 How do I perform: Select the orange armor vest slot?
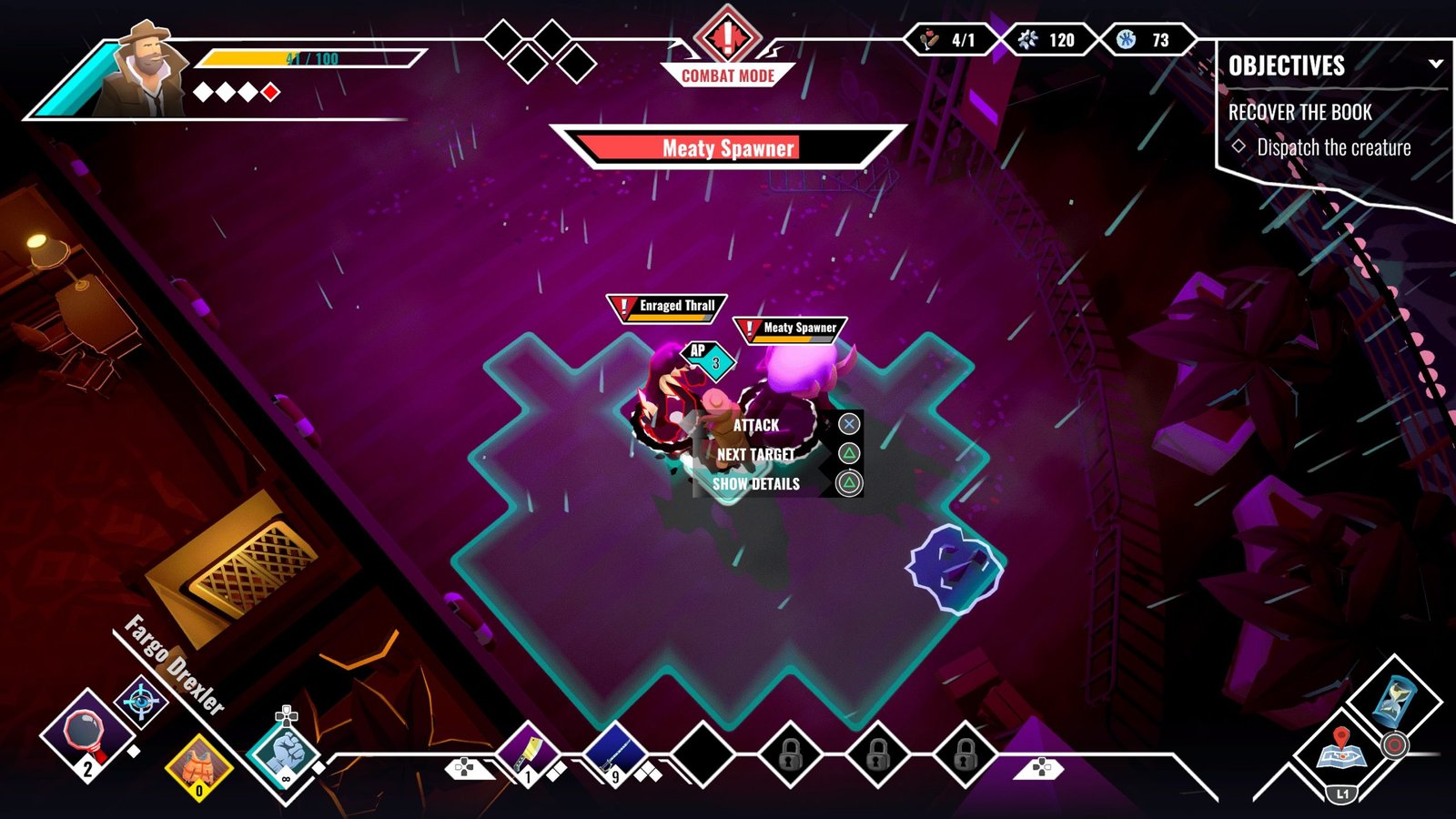click(199, 766)
